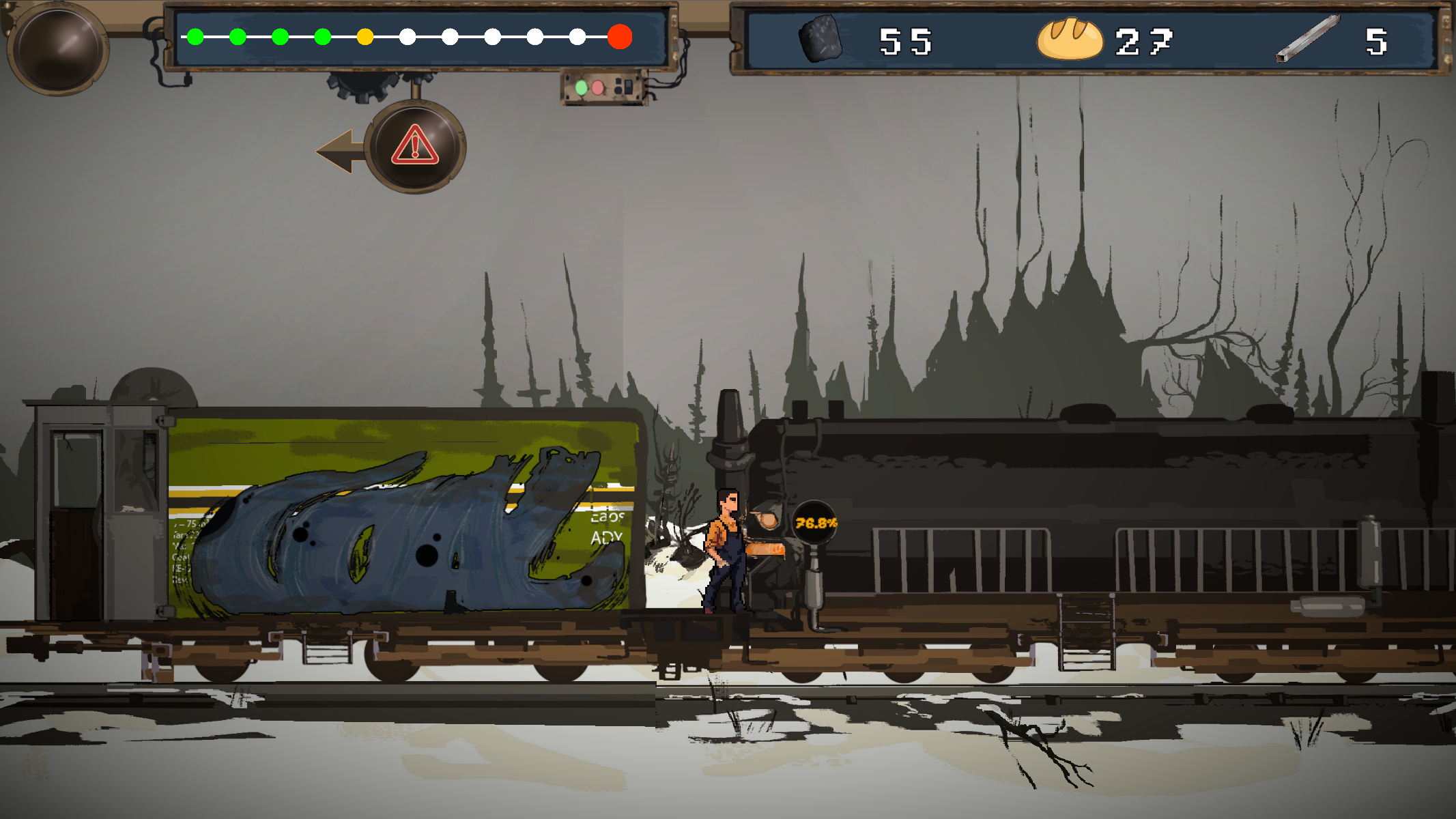1456x819 pixels.
Task: Select the red final stop marker
Action: coord(619,37)
